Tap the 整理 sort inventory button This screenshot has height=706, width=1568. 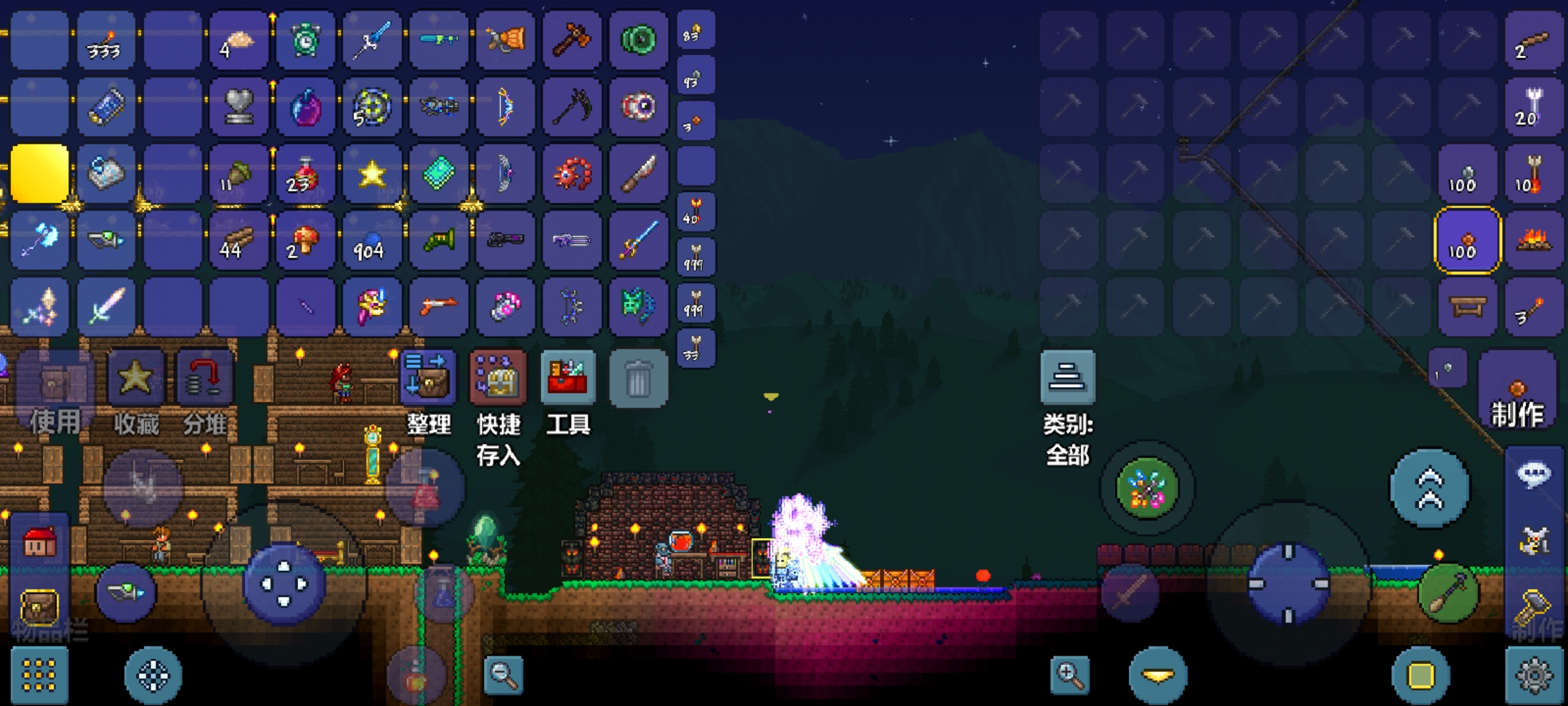tap(427, 378)
